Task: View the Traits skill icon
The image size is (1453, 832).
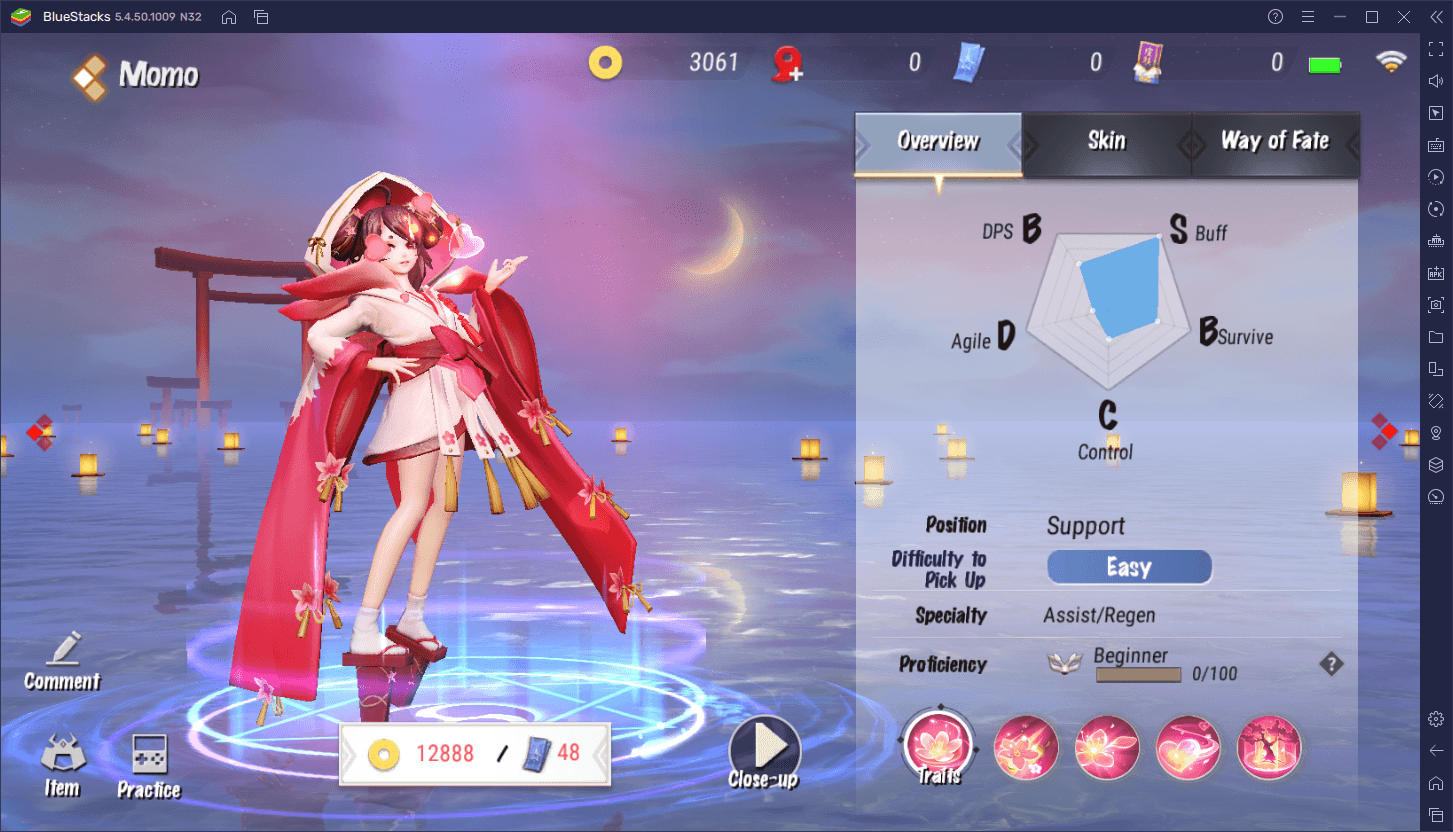Action: 938,747
